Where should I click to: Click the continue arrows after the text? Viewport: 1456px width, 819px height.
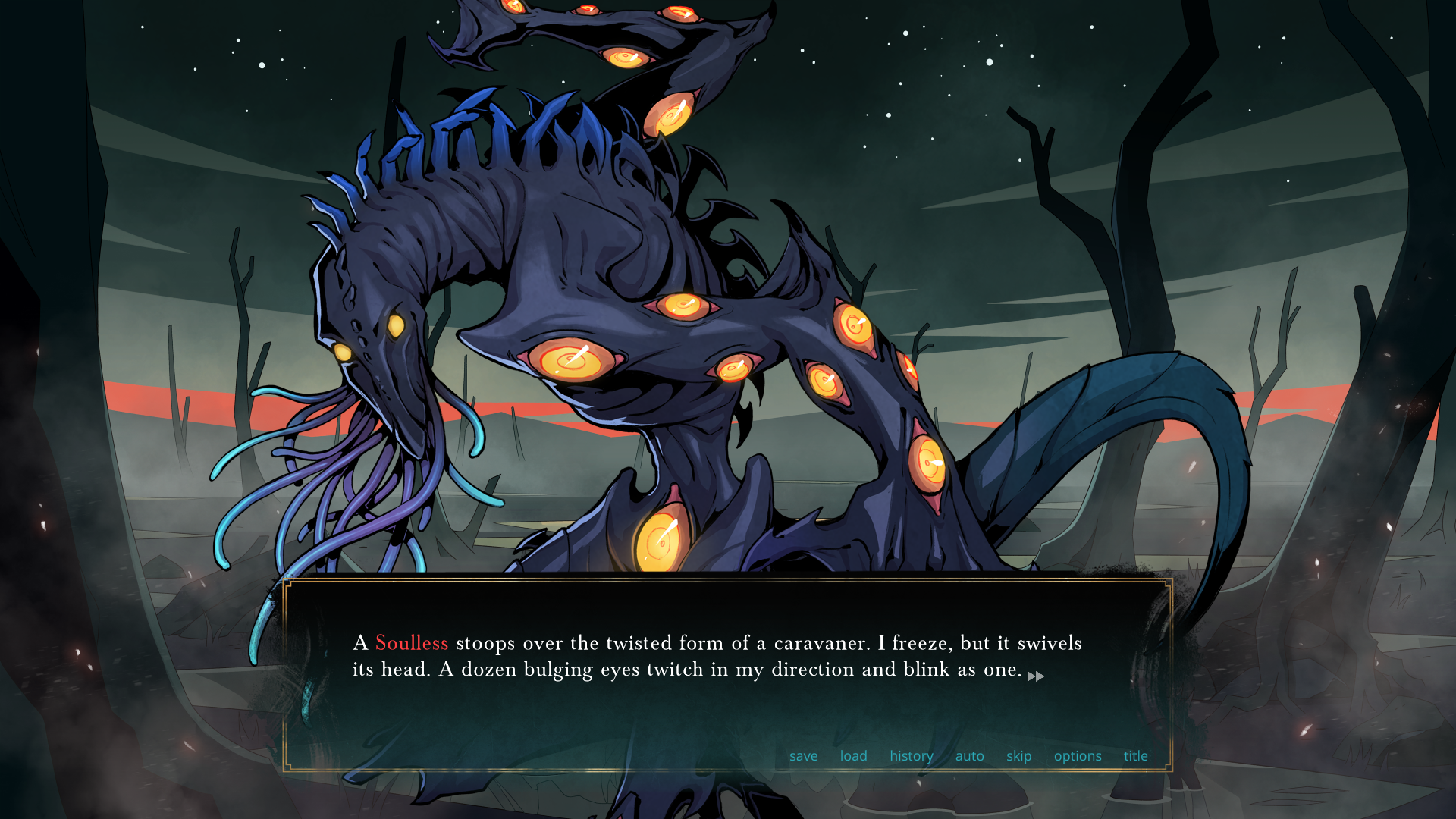coord(1035,676)
